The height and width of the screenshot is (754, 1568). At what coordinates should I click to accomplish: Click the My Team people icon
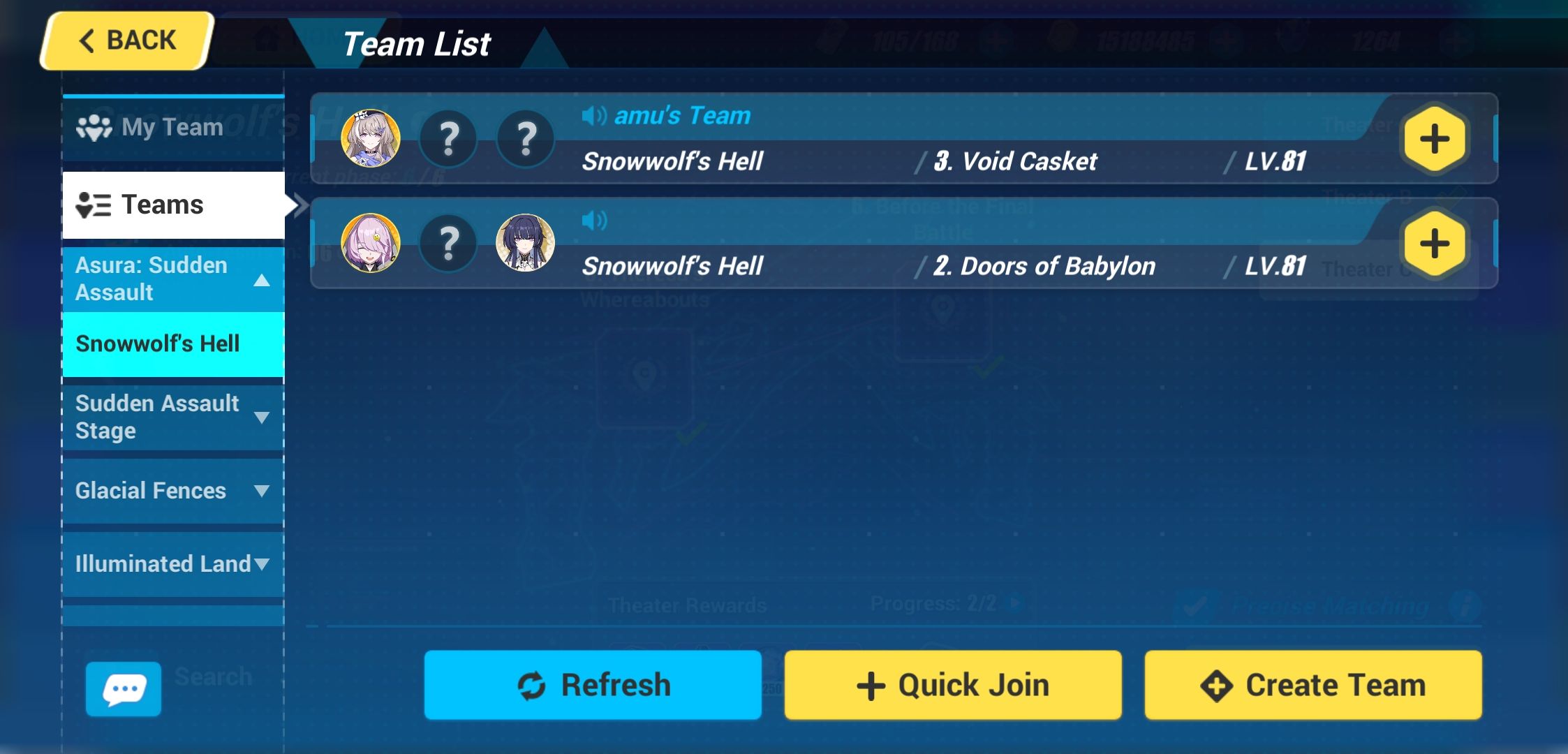(x=95, y=126)
